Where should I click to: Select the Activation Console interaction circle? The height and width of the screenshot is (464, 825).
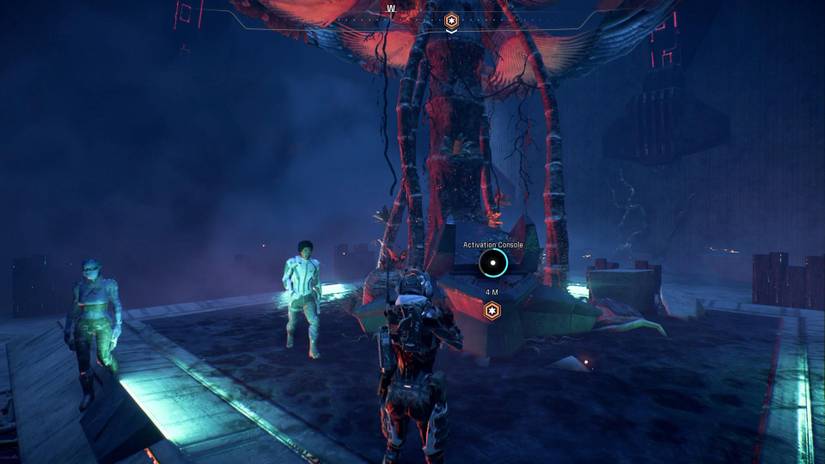(x=492, y=264)
